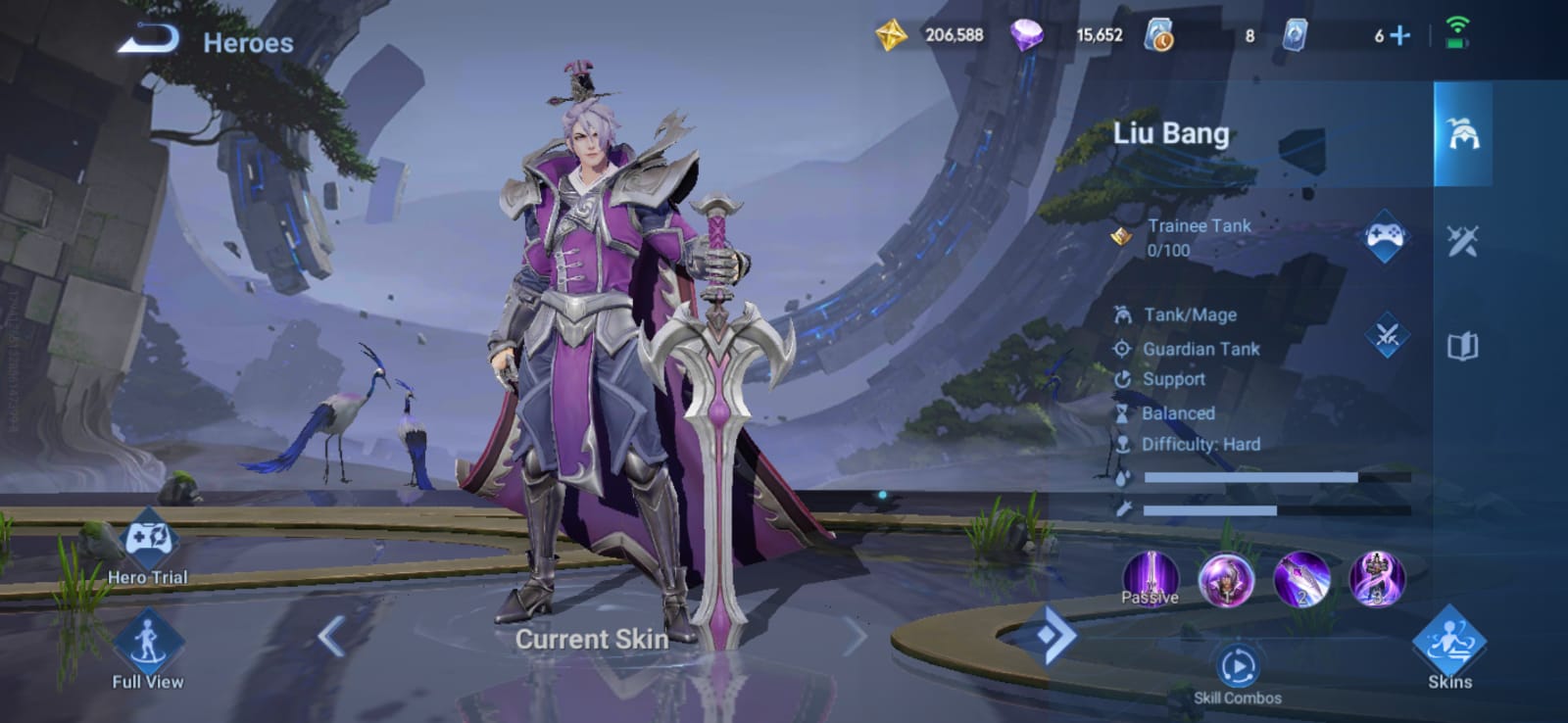The height and width of the screenshot is (723, 1568).
Task: Open Skill Combos
Action: (1238, 669)
